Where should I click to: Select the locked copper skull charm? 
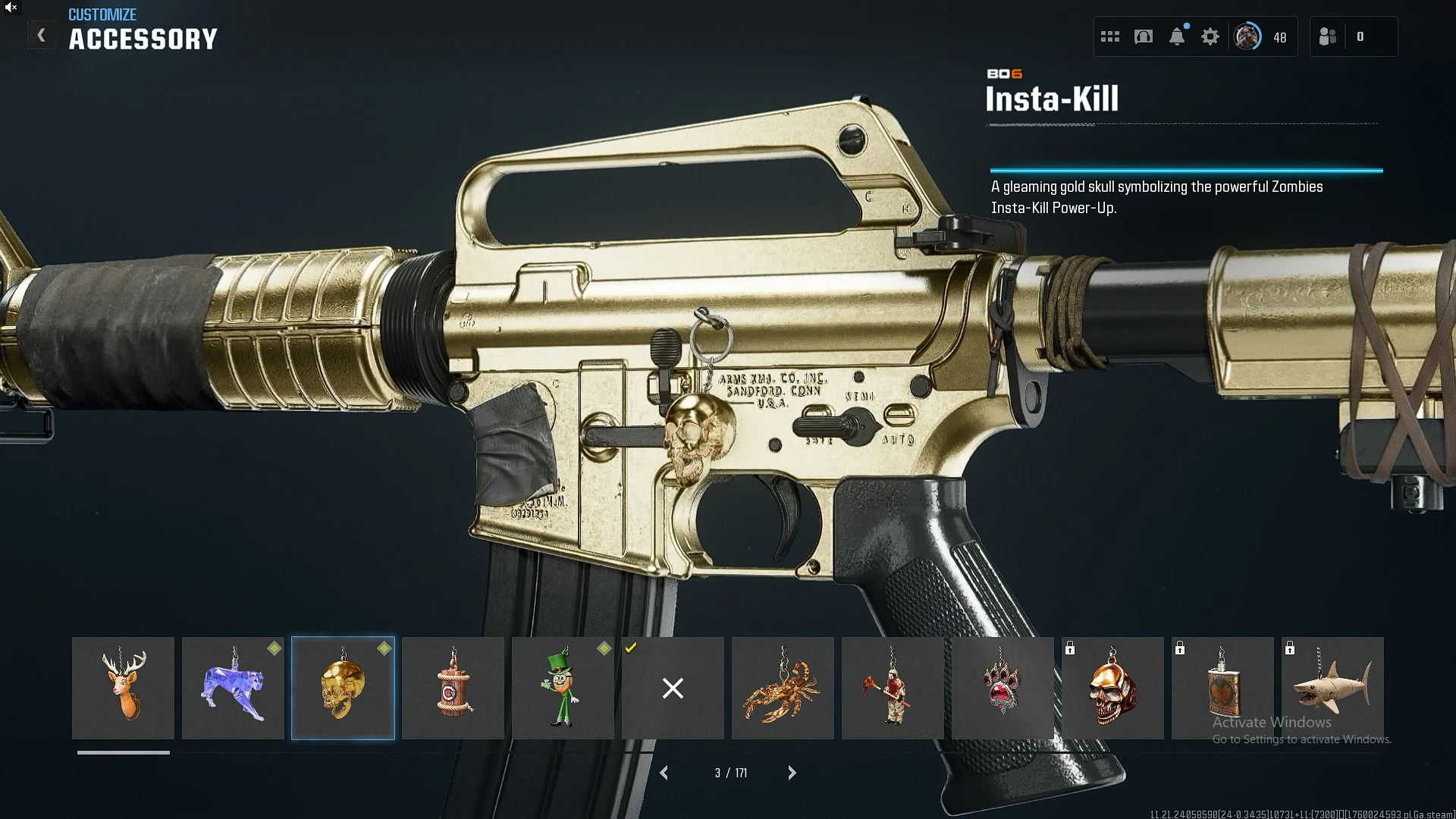coord(1112,688)
